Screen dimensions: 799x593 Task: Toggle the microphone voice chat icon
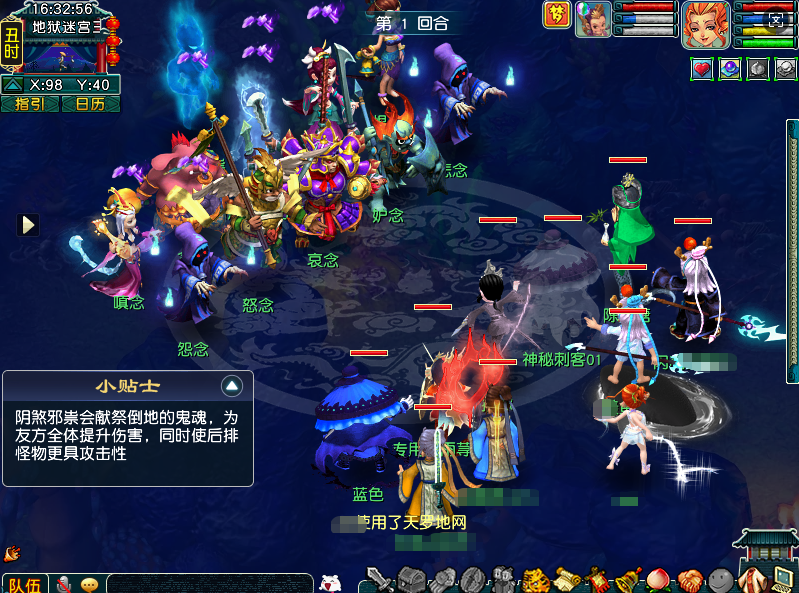(64, 584)
